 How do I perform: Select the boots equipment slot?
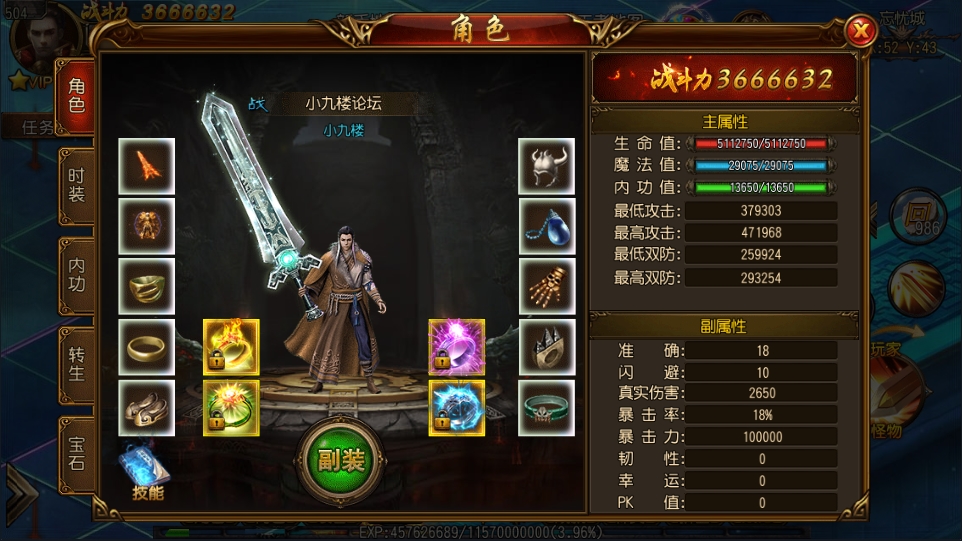(147, 407)
